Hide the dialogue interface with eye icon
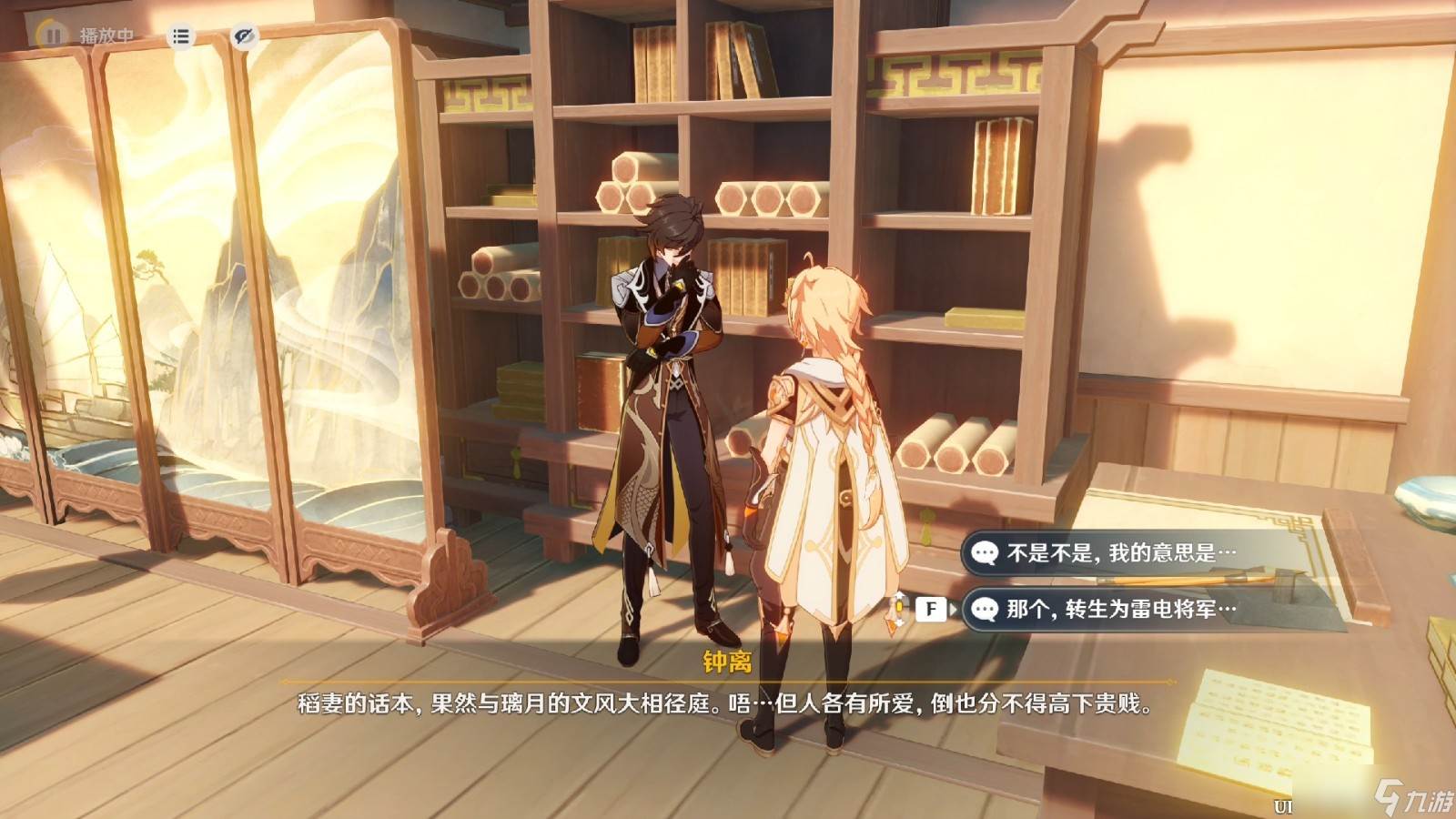The width and height of the screenshot is (1456, 819). pyautogui.click(x=243, y=36)
